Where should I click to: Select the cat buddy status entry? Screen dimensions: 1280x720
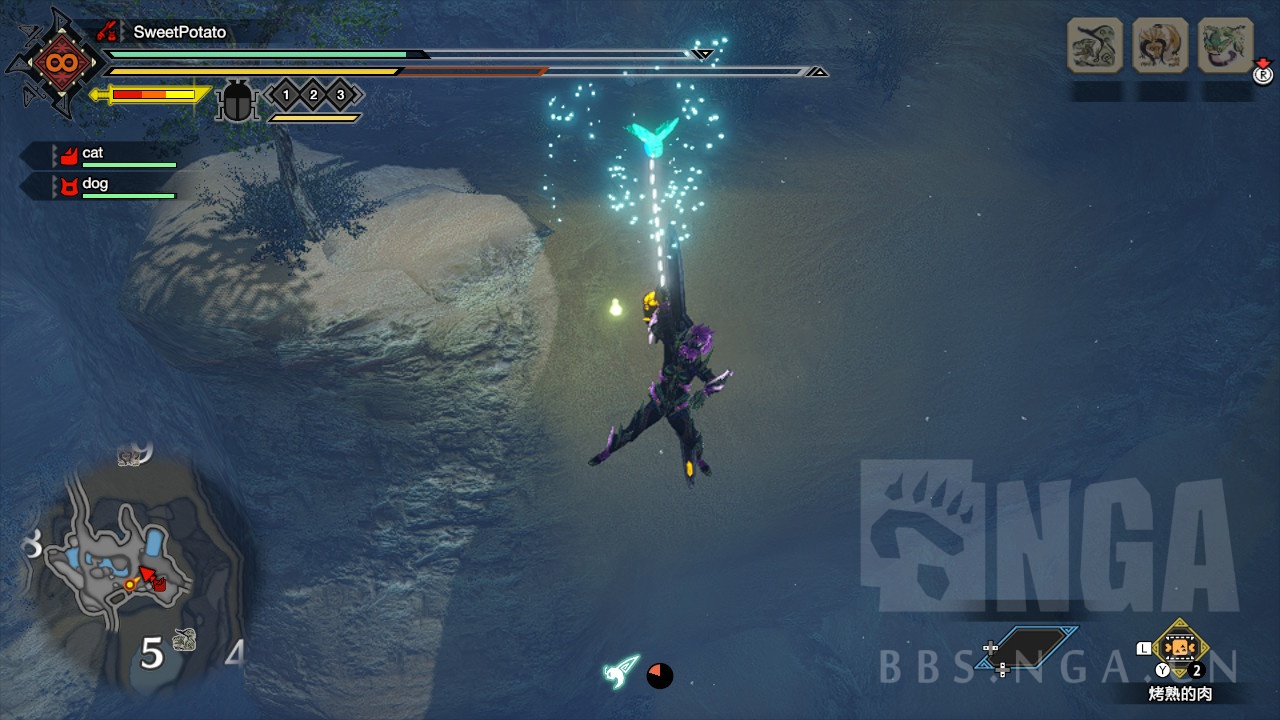tap(110, 154)
